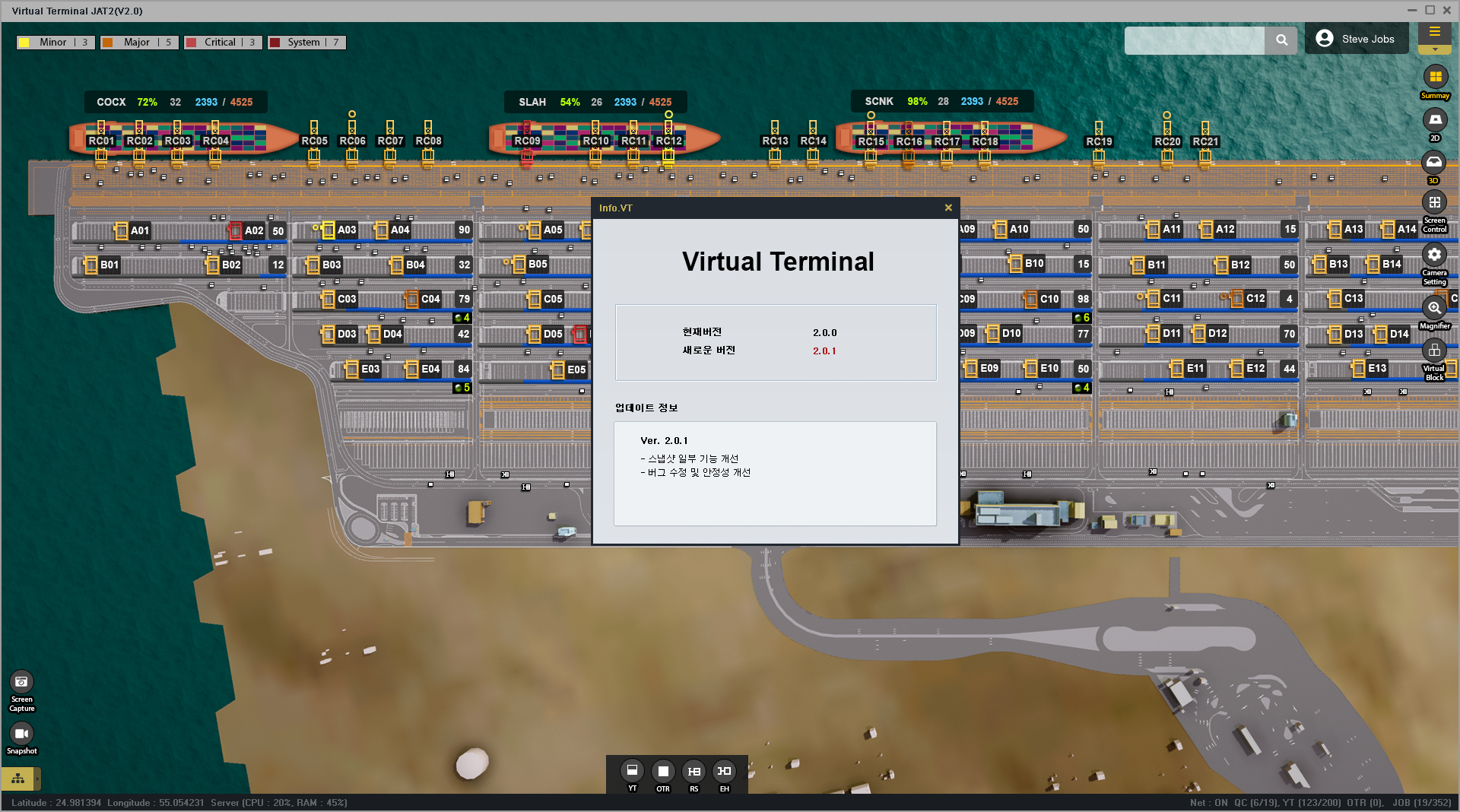Take a Screen Capture
This screenshot has height=812, width=1460.
click(x=21, y=683)
